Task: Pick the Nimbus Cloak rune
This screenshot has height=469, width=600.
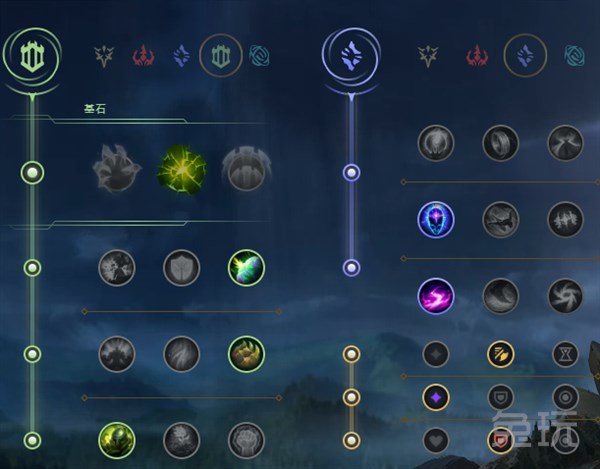Action: [565, 143]
